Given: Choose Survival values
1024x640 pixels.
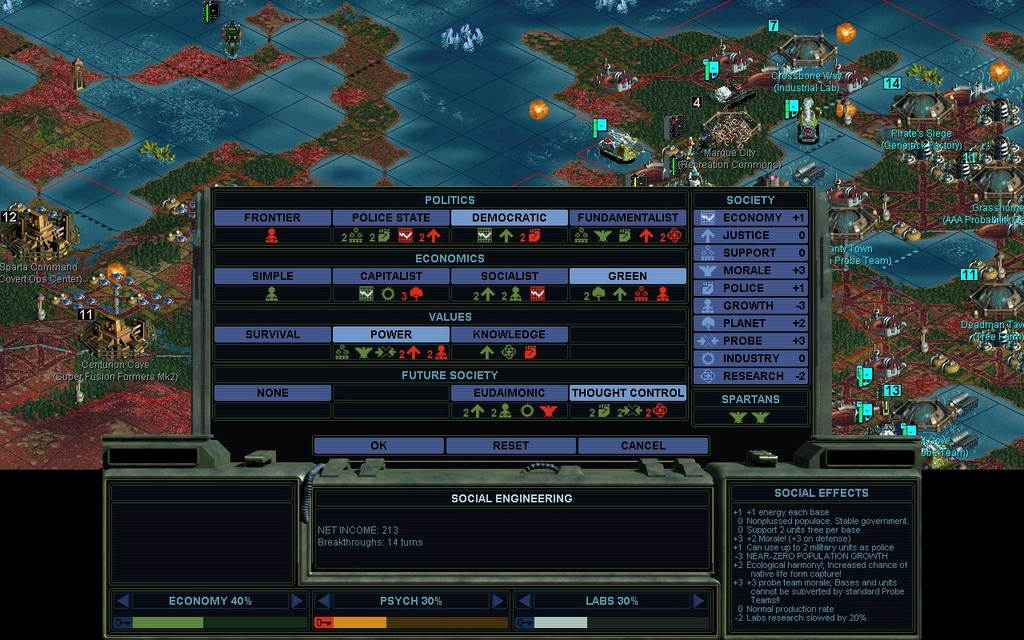Looking at the screenshot, I should pyautogui.click(x=272, y=335).
